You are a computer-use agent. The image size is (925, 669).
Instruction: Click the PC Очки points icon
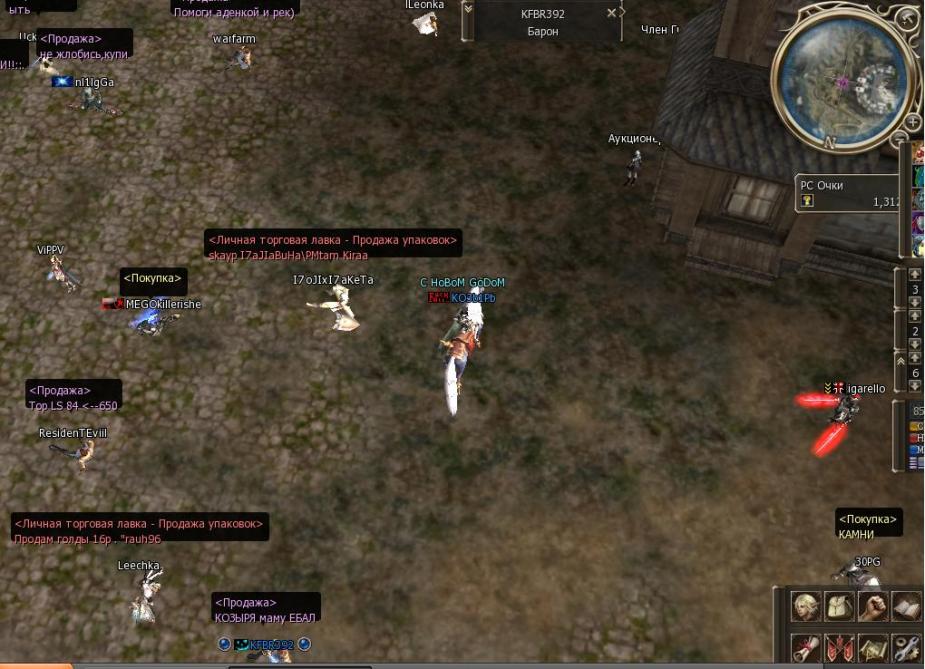(x=807, y=201)
